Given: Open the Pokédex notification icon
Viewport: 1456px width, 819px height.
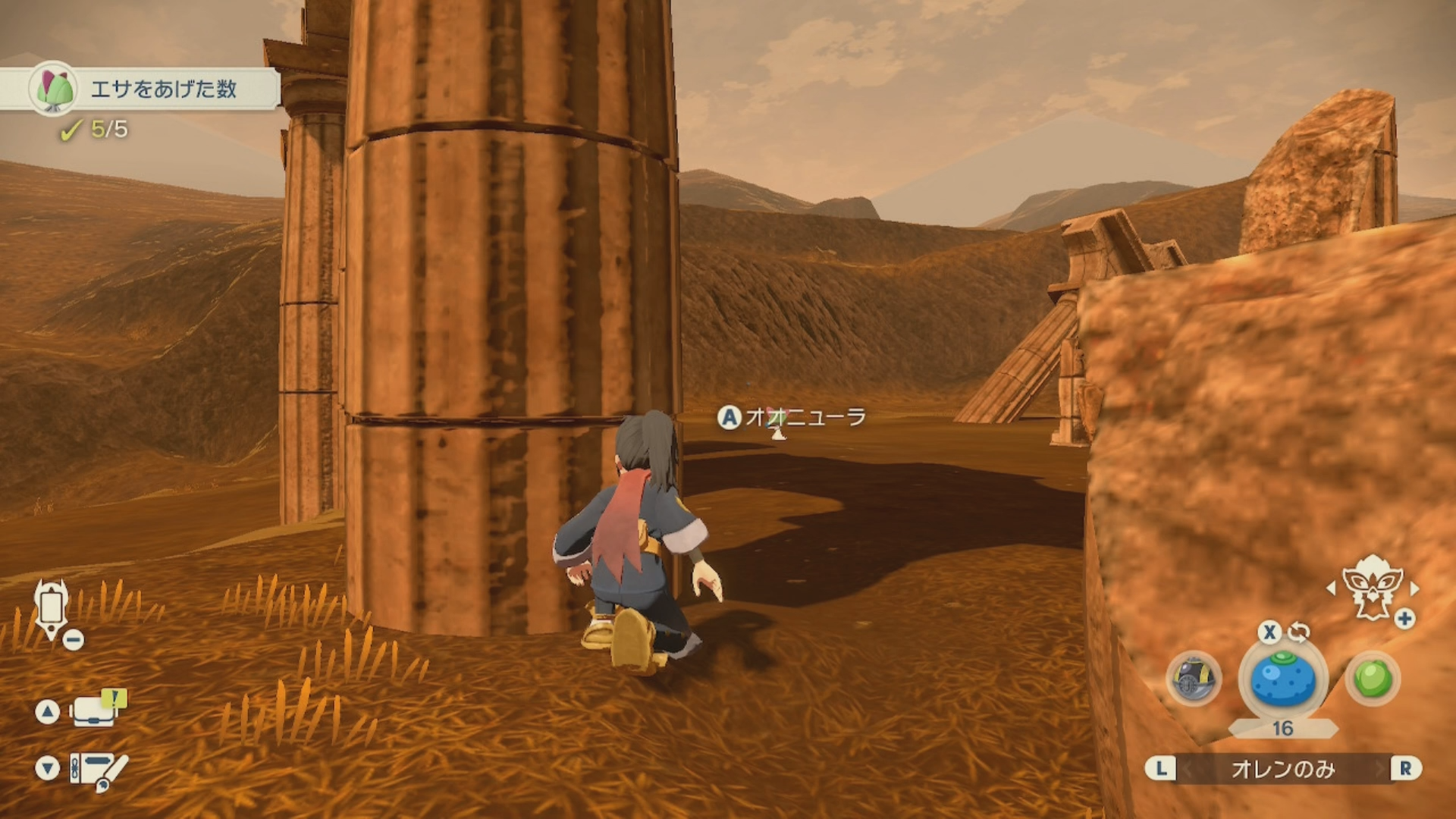Looking at the screenshot, I should (97, 710).
